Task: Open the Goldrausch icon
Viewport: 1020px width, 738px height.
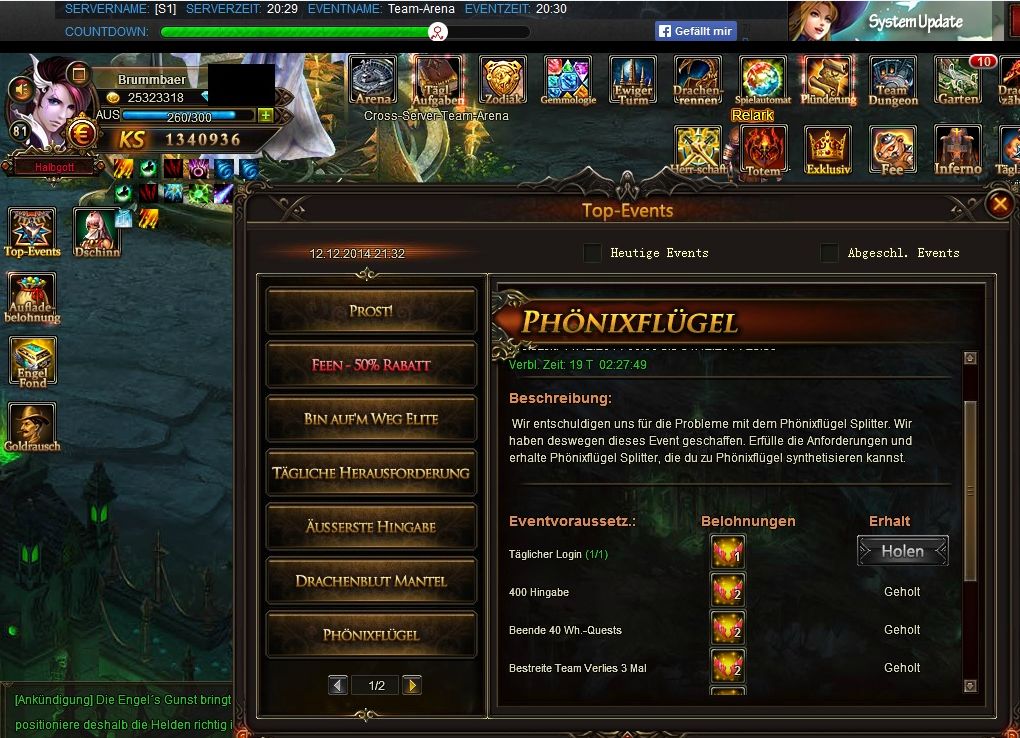Action: pyautogui.click(x=33, y=428)
